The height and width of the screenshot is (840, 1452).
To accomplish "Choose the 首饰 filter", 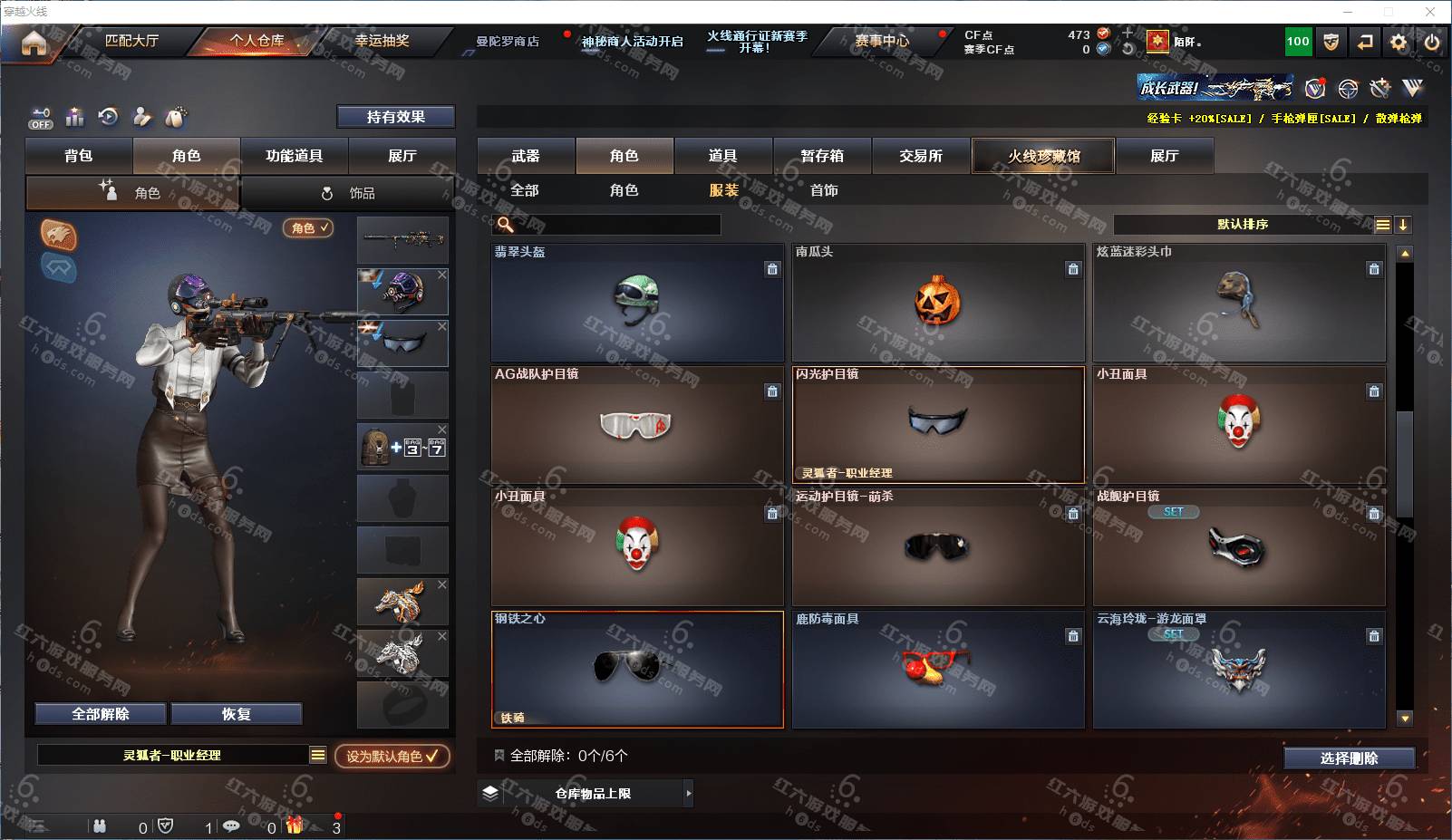I will point(824,190).
